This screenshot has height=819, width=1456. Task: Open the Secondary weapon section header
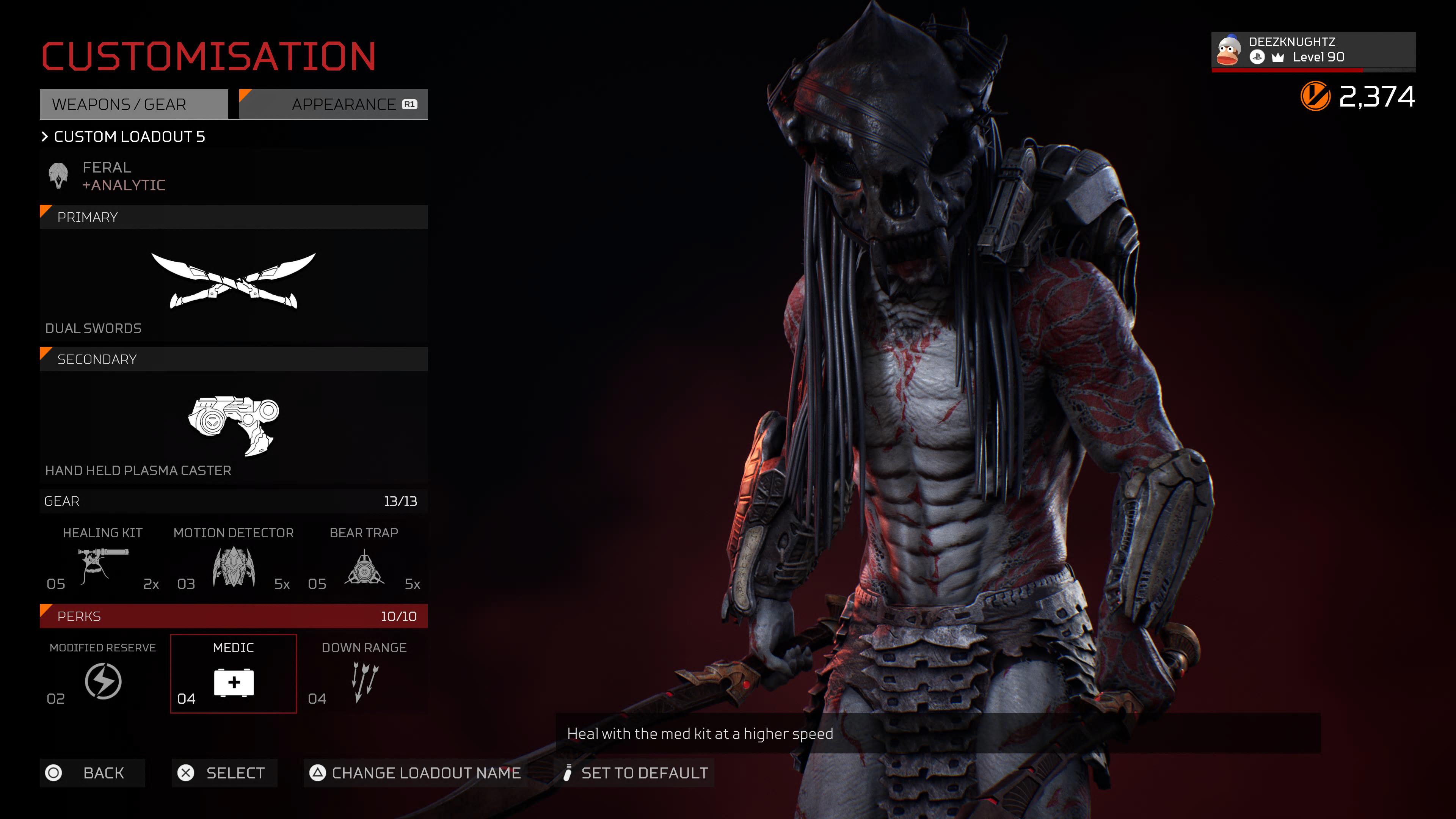point(233,359)
